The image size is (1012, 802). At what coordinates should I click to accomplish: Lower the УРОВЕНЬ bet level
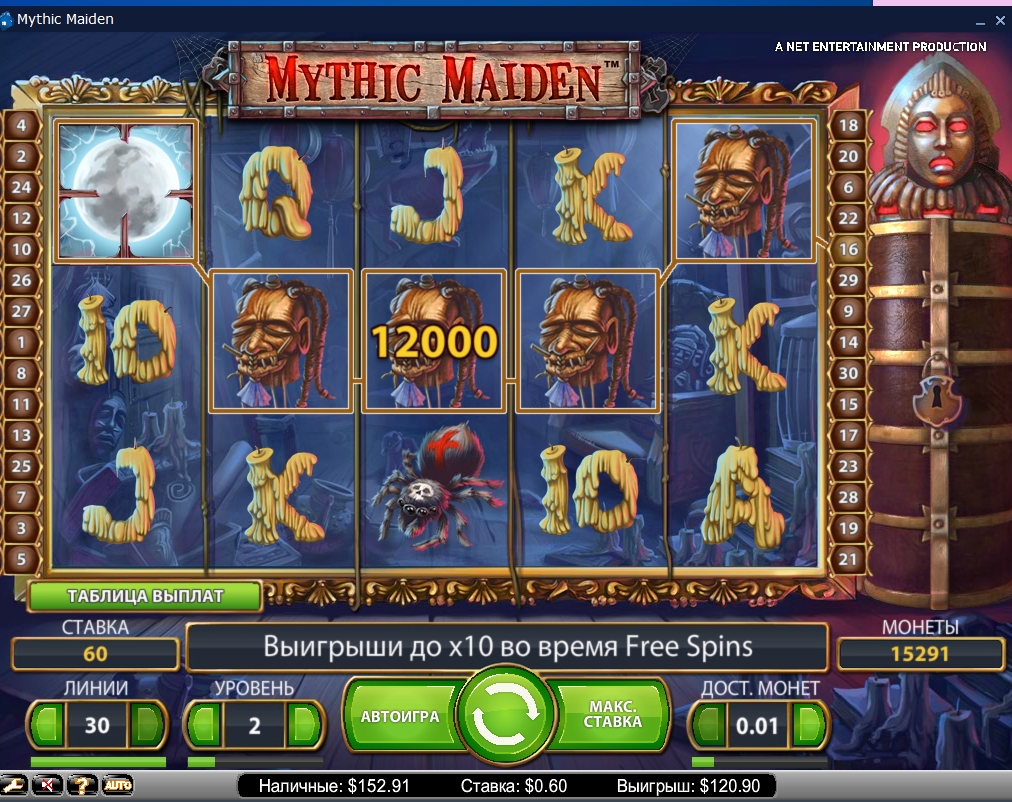pyautogui.click(x=204, y=724)
